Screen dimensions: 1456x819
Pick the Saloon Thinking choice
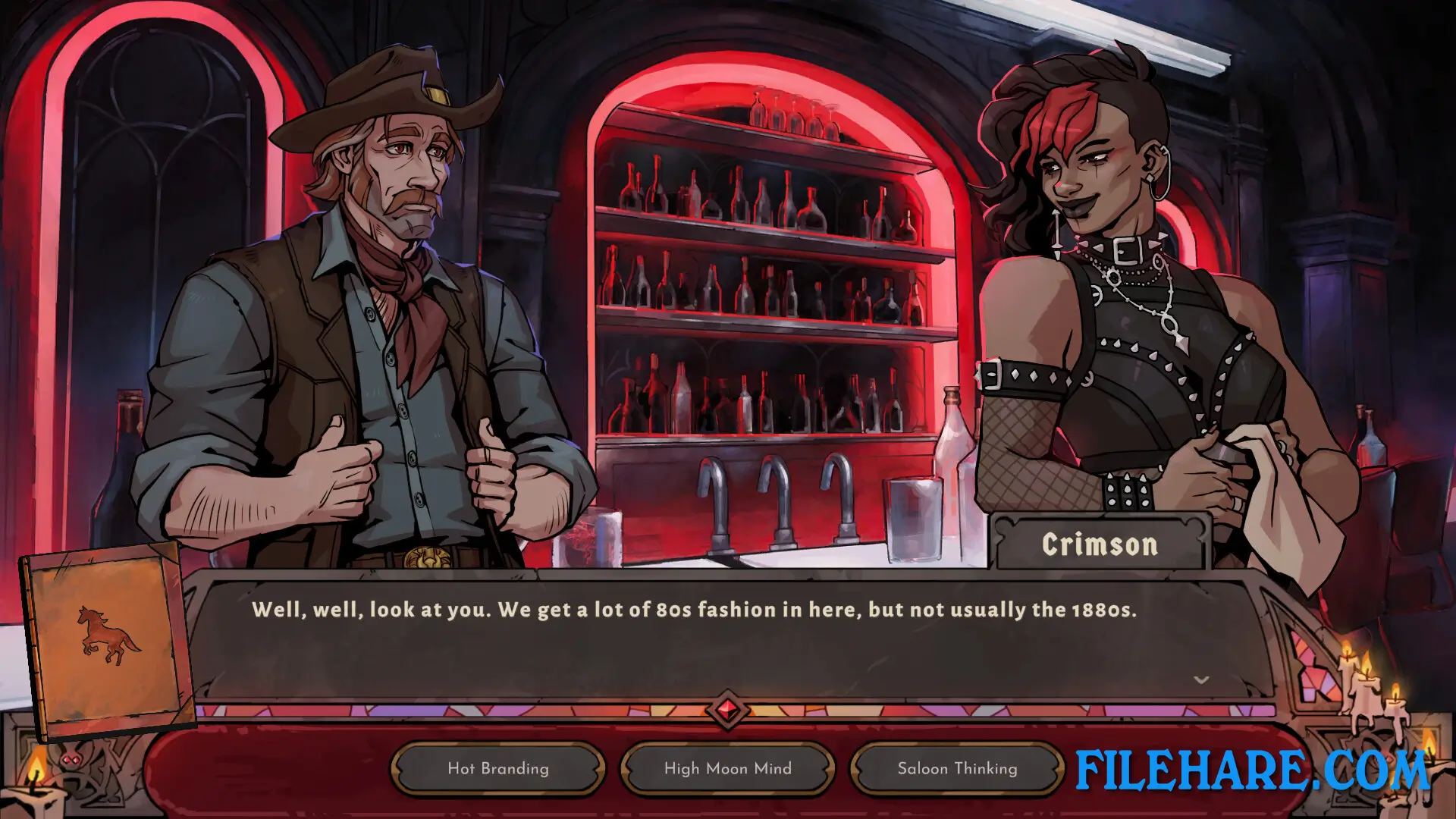[x=956, y=768]
